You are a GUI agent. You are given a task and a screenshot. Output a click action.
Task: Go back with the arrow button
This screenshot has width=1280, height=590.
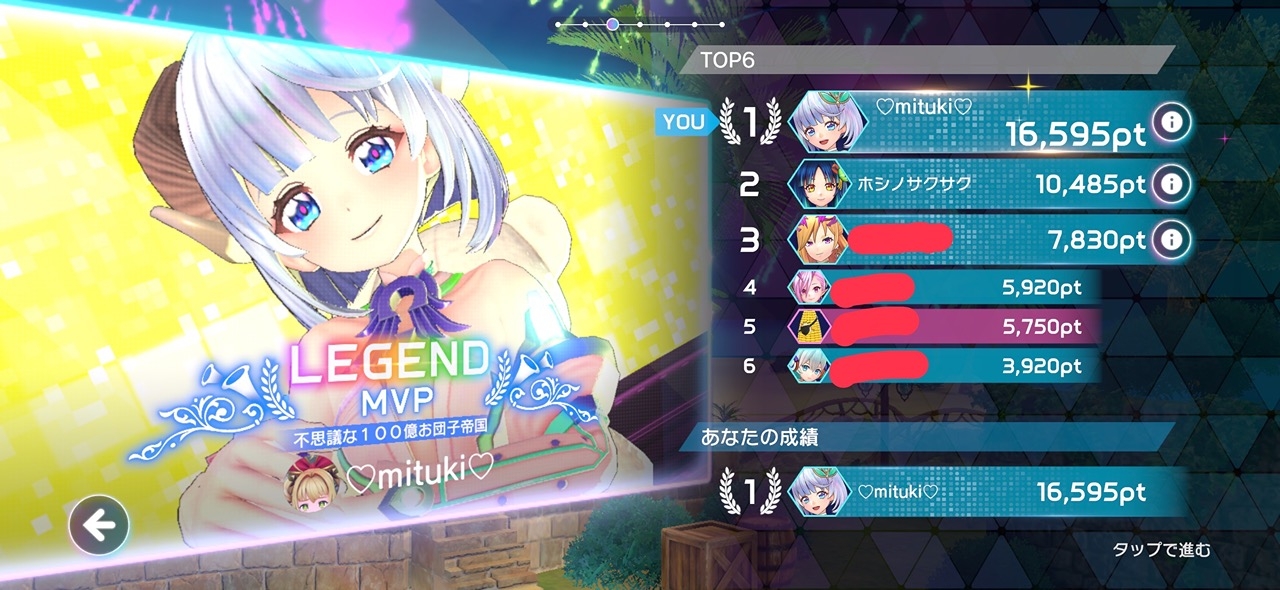coord(99,525)
